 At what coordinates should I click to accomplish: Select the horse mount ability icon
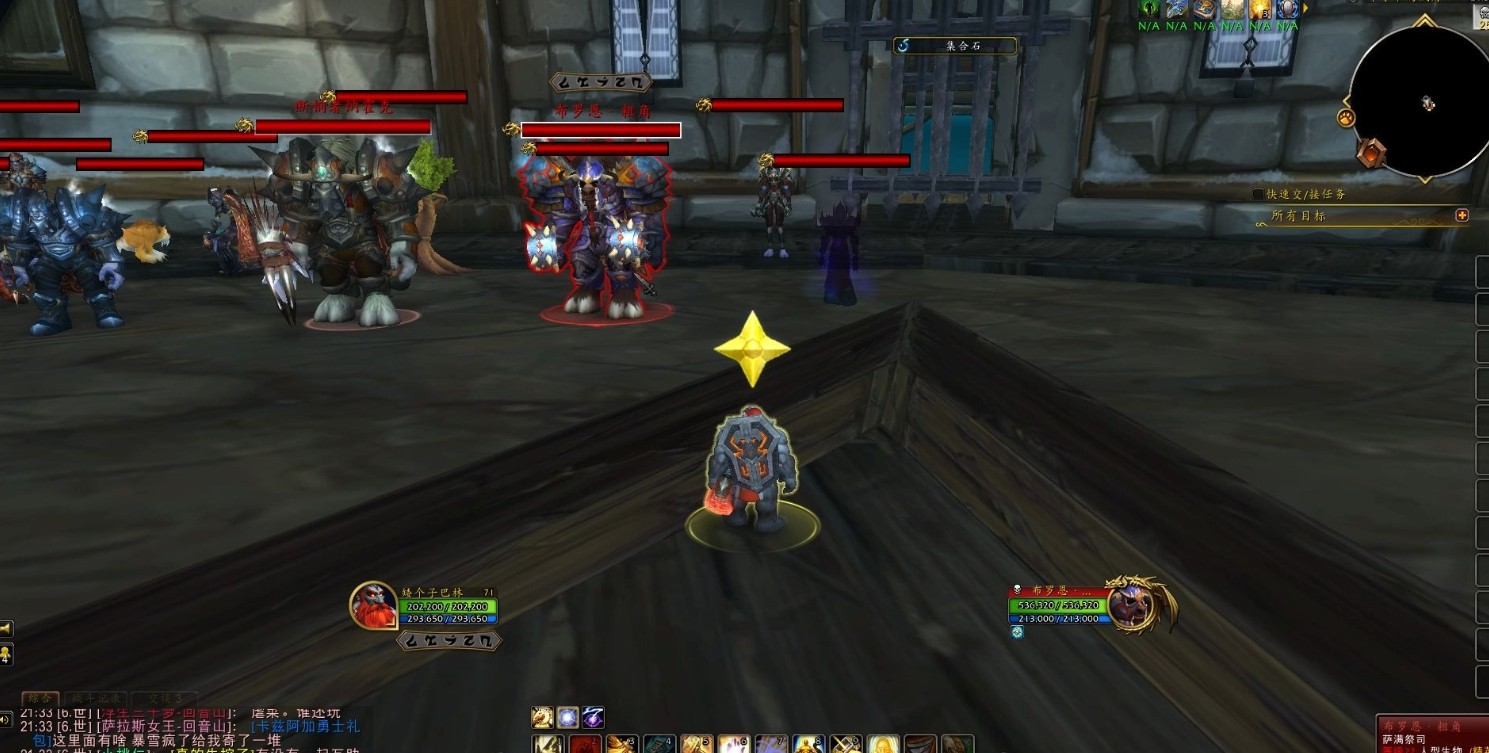[543, 717]
